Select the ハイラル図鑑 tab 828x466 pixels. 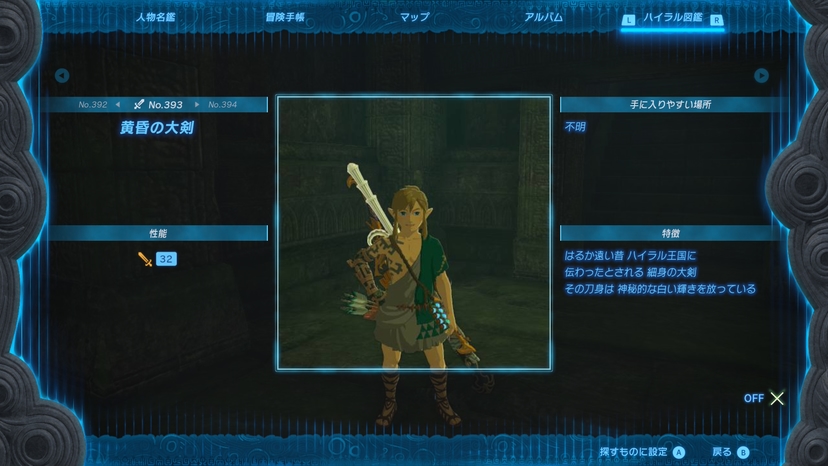pos(672,18)
